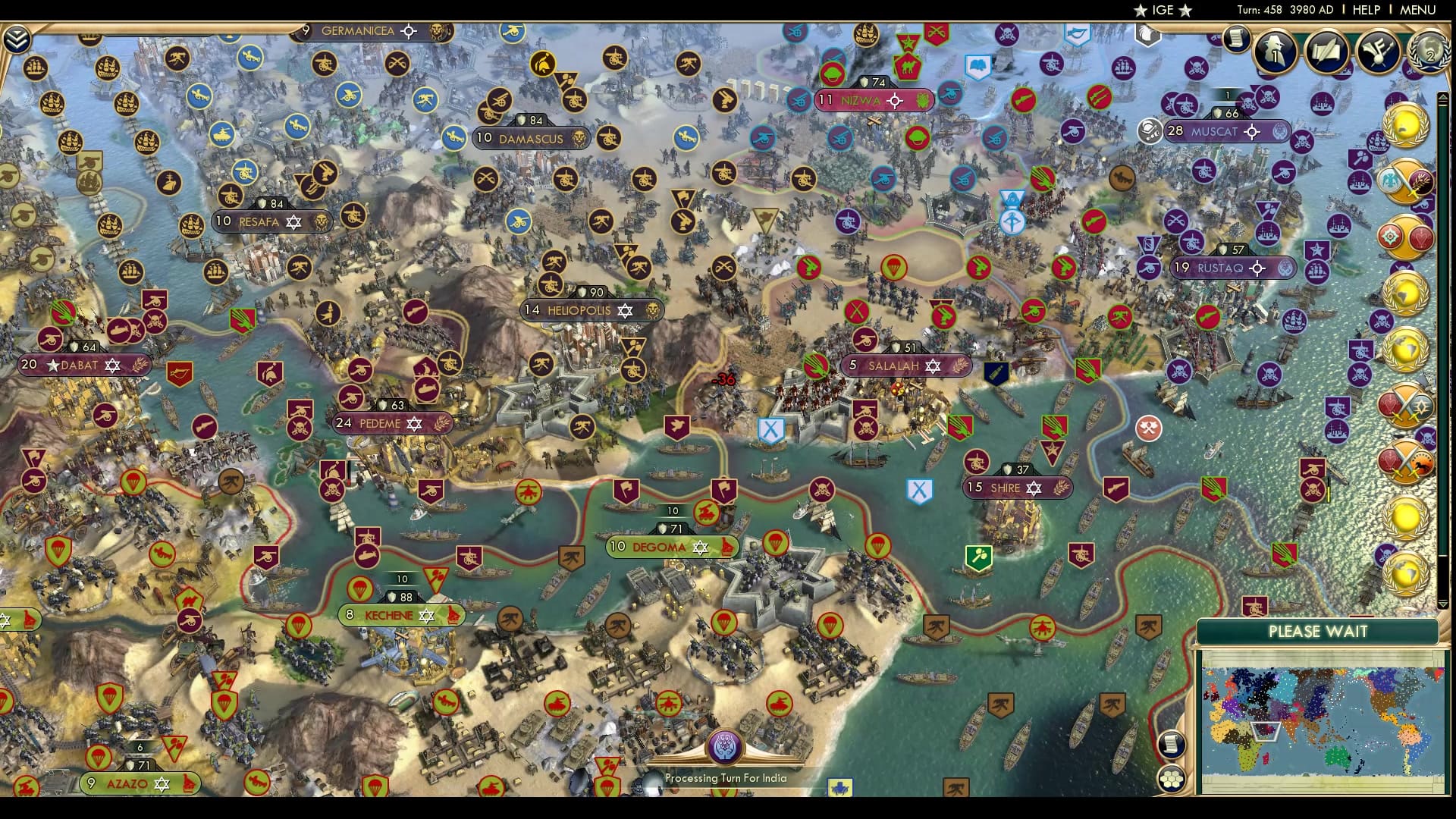
Task: Open the social policies scroll-and-quill icon
Action: (1326, 50)
